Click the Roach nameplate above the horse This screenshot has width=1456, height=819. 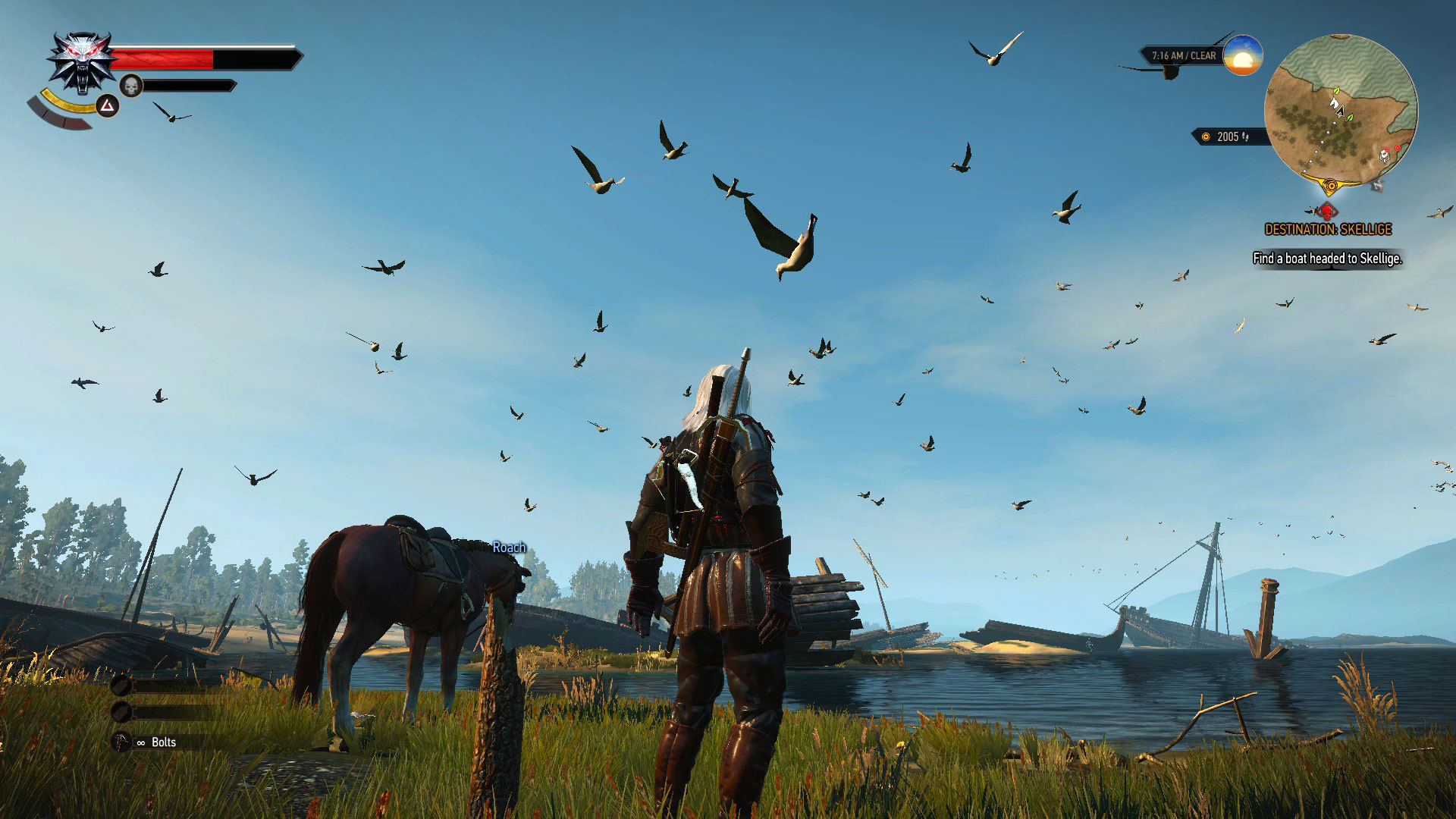click(x=509, y=546)
